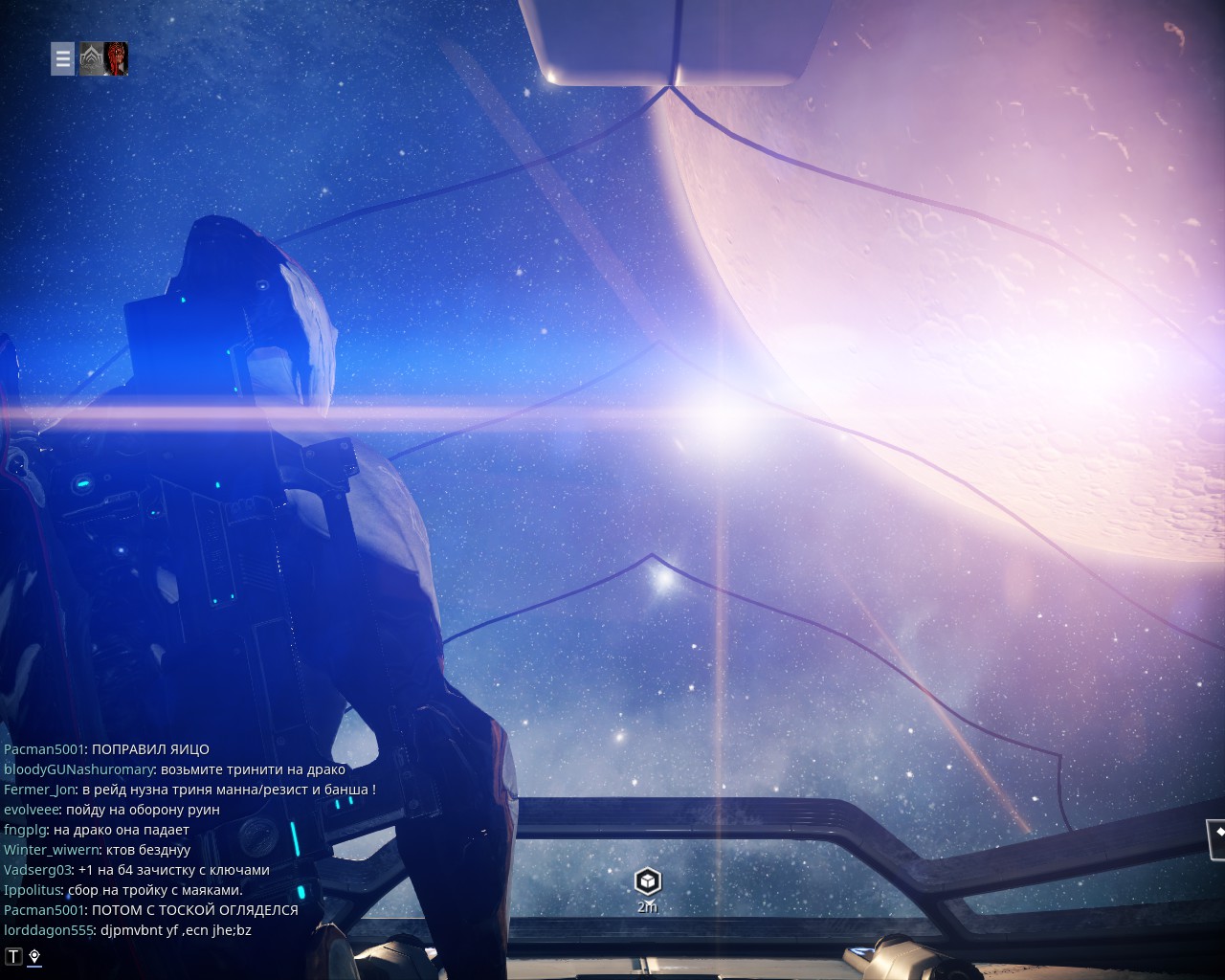Open the three-line main menu button

pos(62,58)
